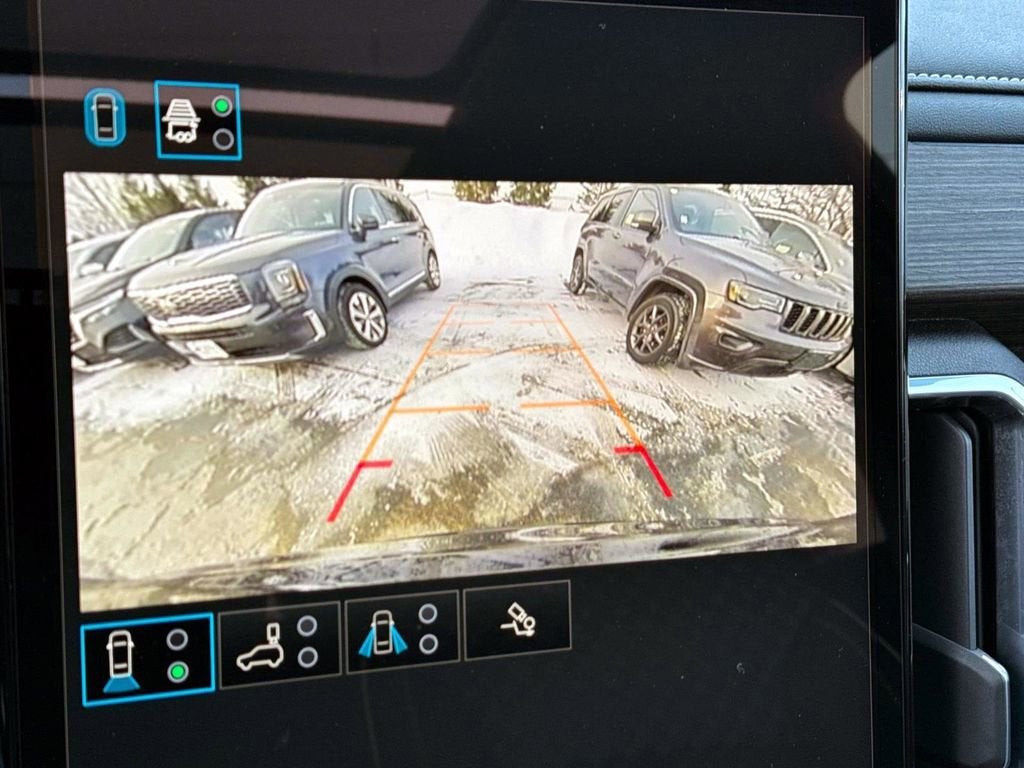Toggle the front grille camera view button
The image size is (1024, 768).
pyautogui.click(x=198, y=120)
